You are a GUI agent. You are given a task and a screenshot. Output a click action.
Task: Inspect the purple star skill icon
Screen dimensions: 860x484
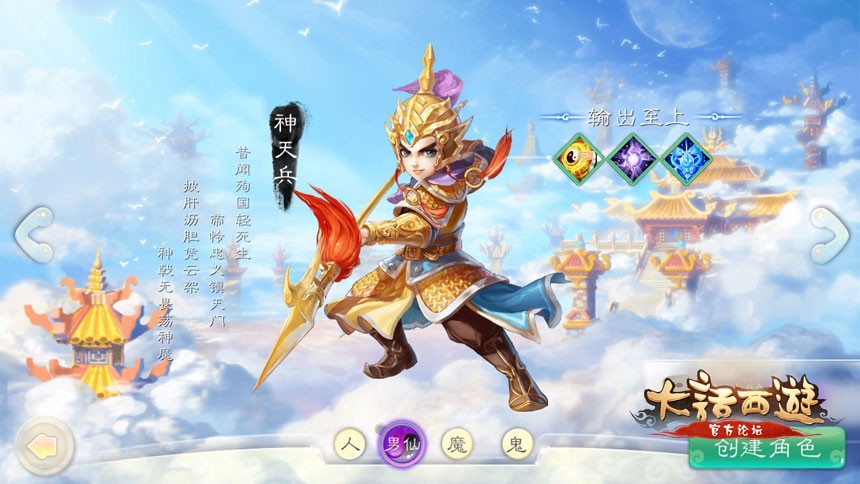[634, 159]
